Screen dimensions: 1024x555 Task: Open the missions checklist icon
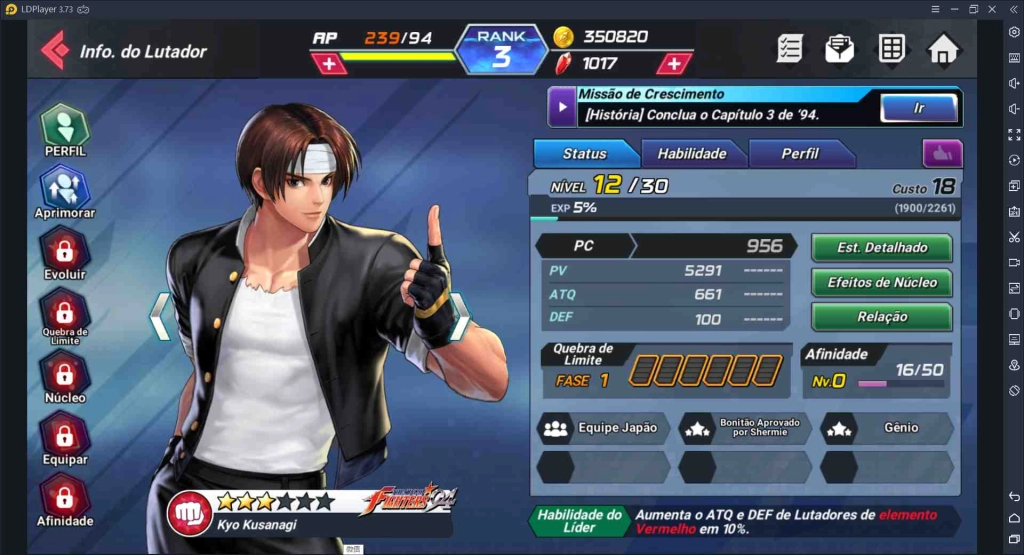[x=790, y=48]
